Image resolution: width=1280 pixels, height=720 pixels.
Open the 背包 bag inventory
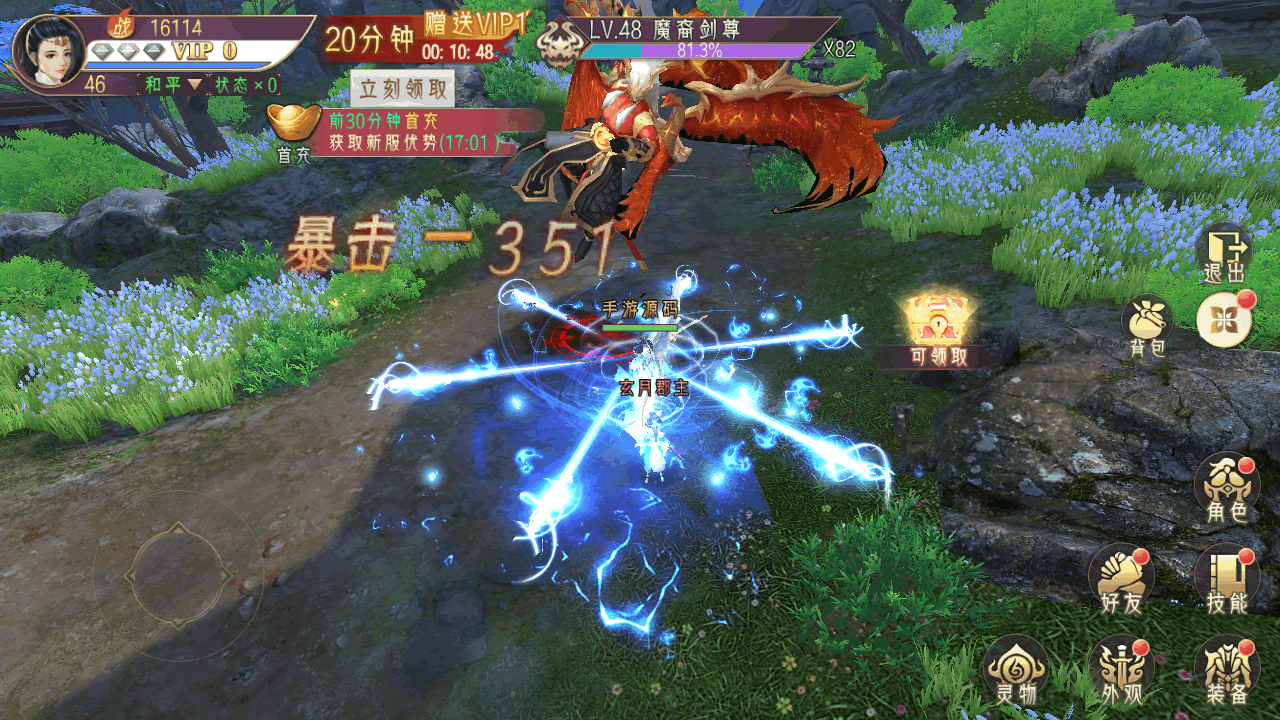pos(1148,326)
